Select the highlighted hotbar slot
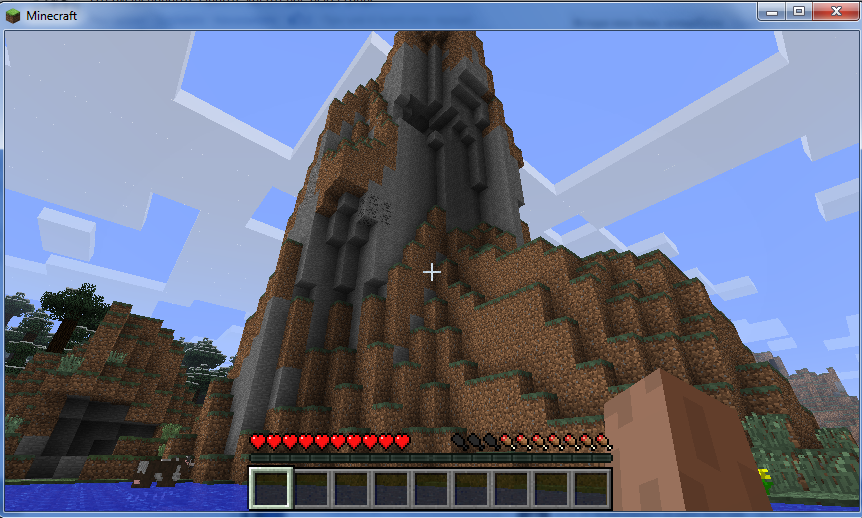 (x=270, y=489)
